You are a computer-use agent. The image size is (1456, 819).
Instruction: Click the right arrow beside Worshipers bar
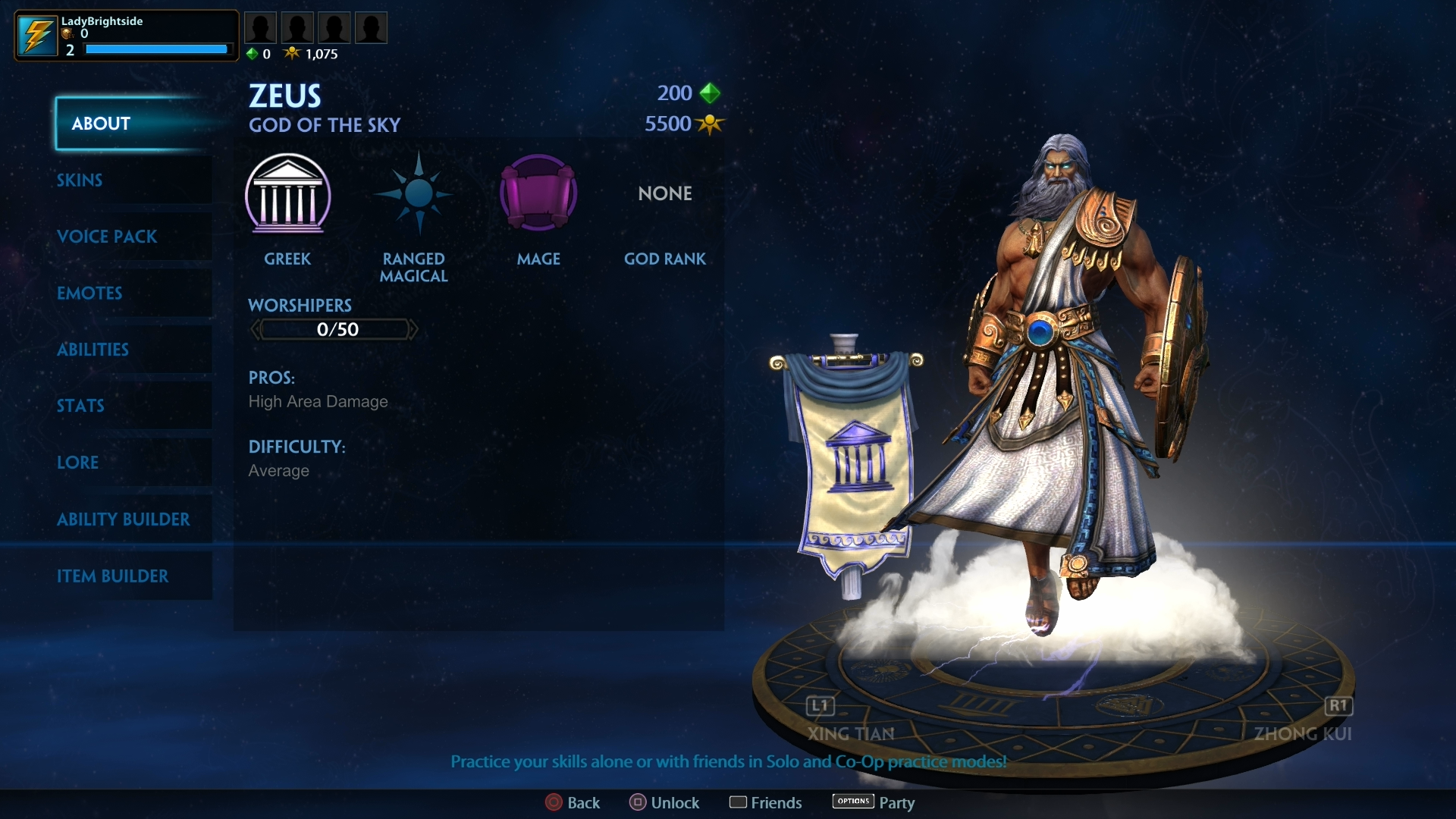click(413, 328)
